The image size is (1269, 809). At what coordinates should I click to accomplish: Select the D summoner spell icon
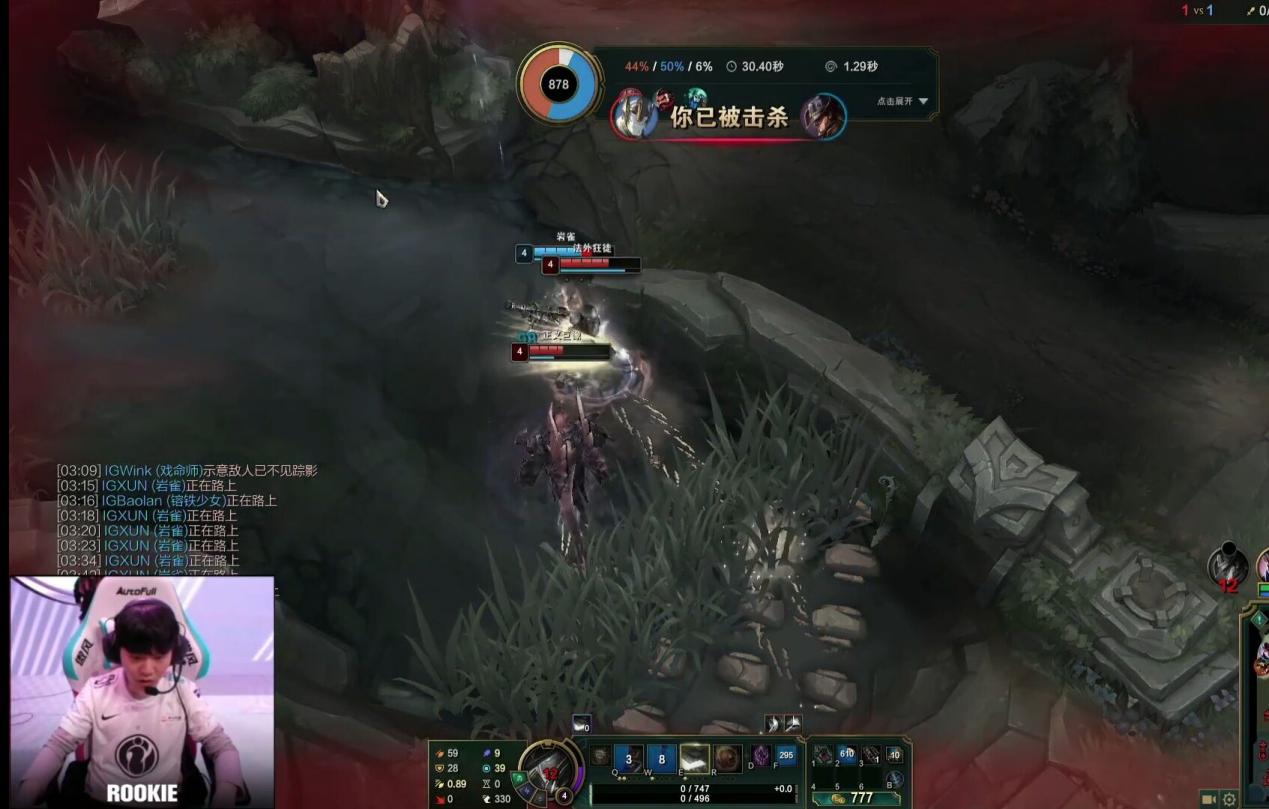click(761, 756)
